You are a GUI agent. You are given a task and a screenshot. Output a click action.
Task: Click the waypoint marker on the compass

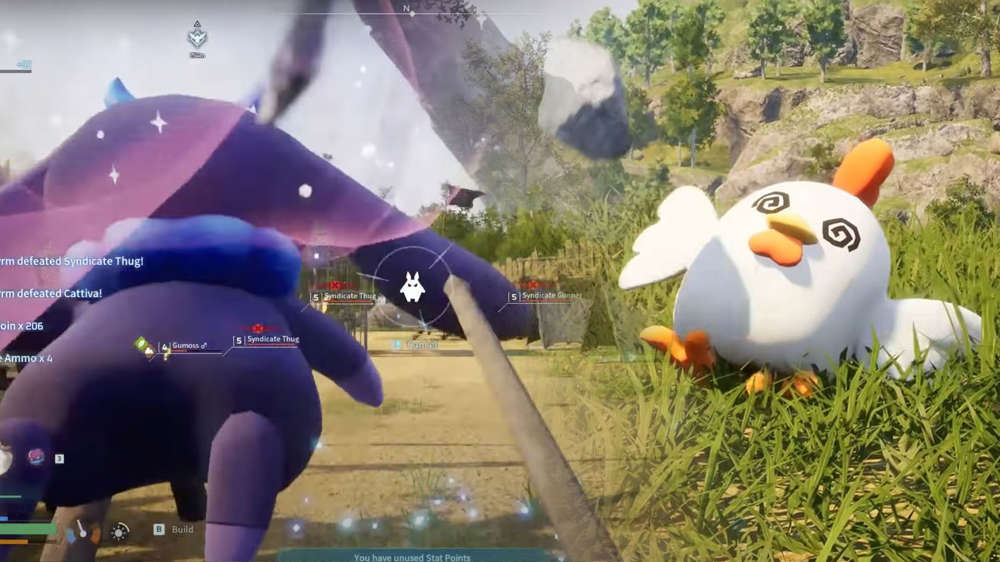[x=197, y=36]
